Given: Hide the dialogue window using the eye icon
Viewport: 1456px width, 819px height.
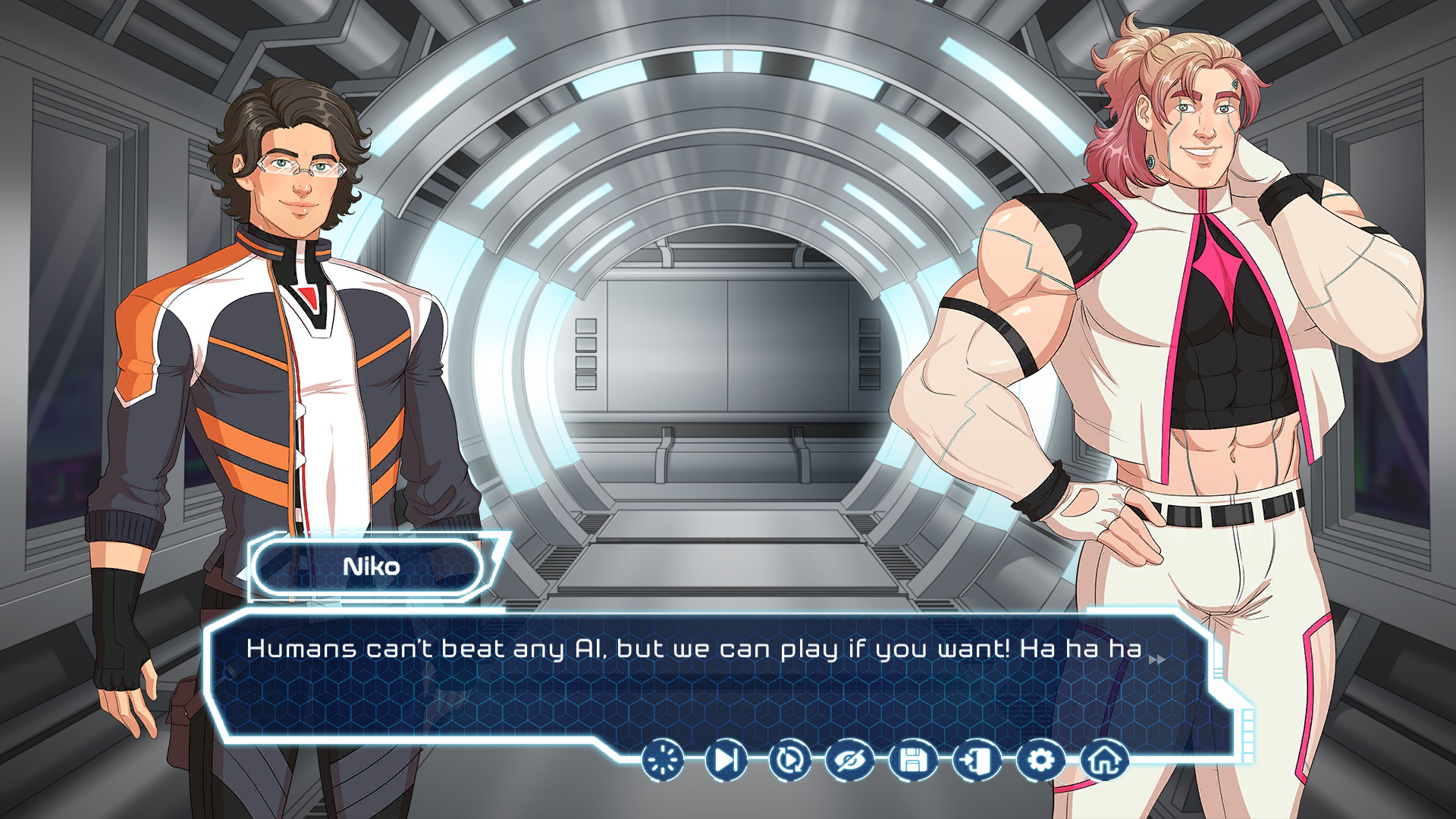Looking at the screenshot, I should [x=851, y=758].
